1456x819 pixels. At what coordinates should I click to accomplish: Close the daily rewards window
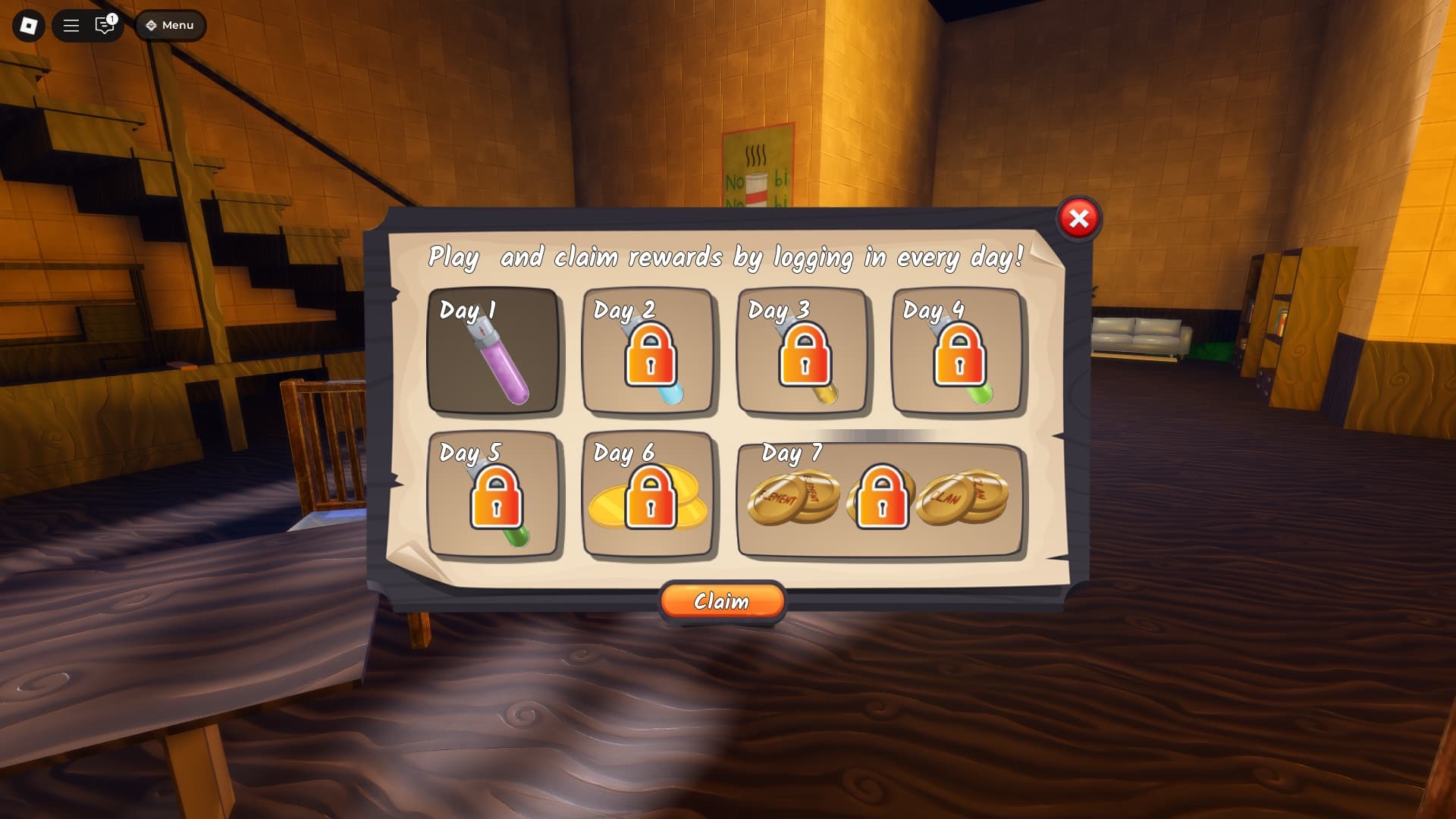[x=1078, y=219]
